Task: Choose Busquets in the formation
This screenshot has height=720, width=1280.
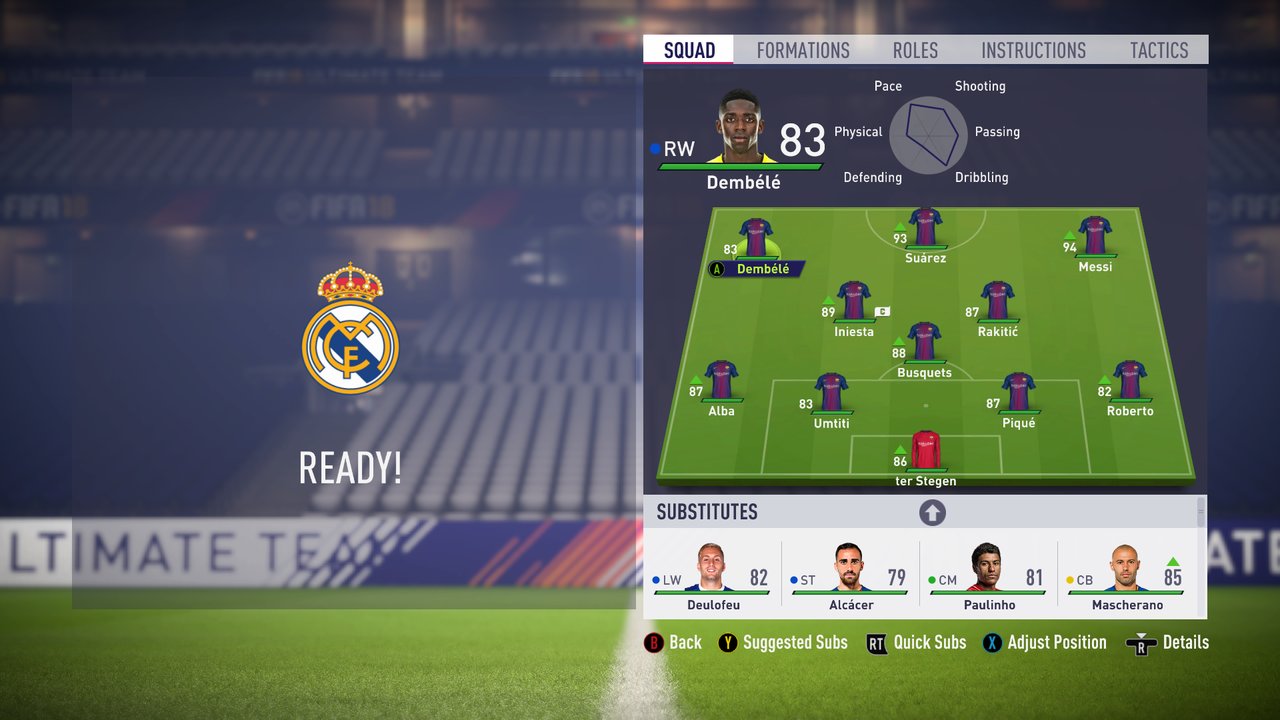Action: 924,344
